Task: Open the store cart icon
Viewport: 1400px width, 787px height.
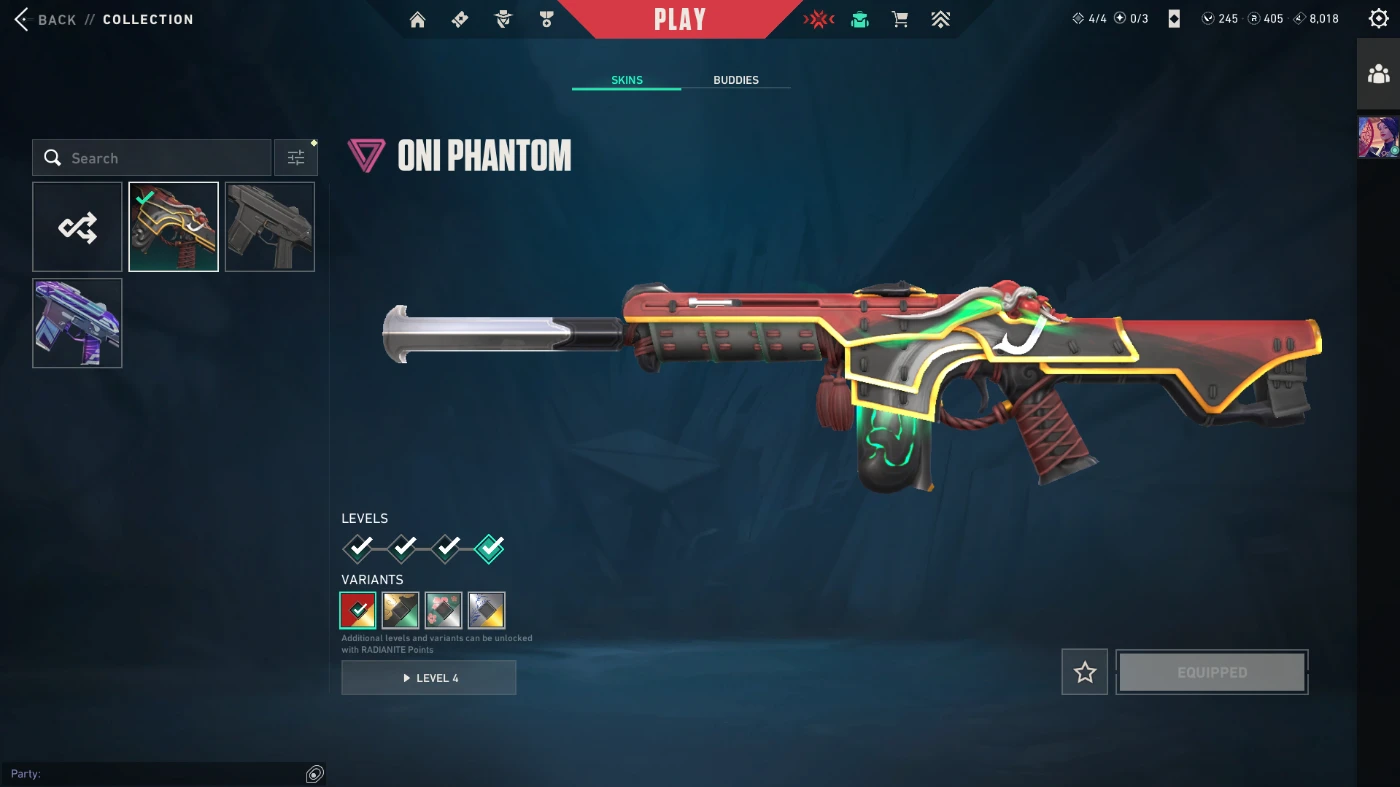Action: coord(900,19)
